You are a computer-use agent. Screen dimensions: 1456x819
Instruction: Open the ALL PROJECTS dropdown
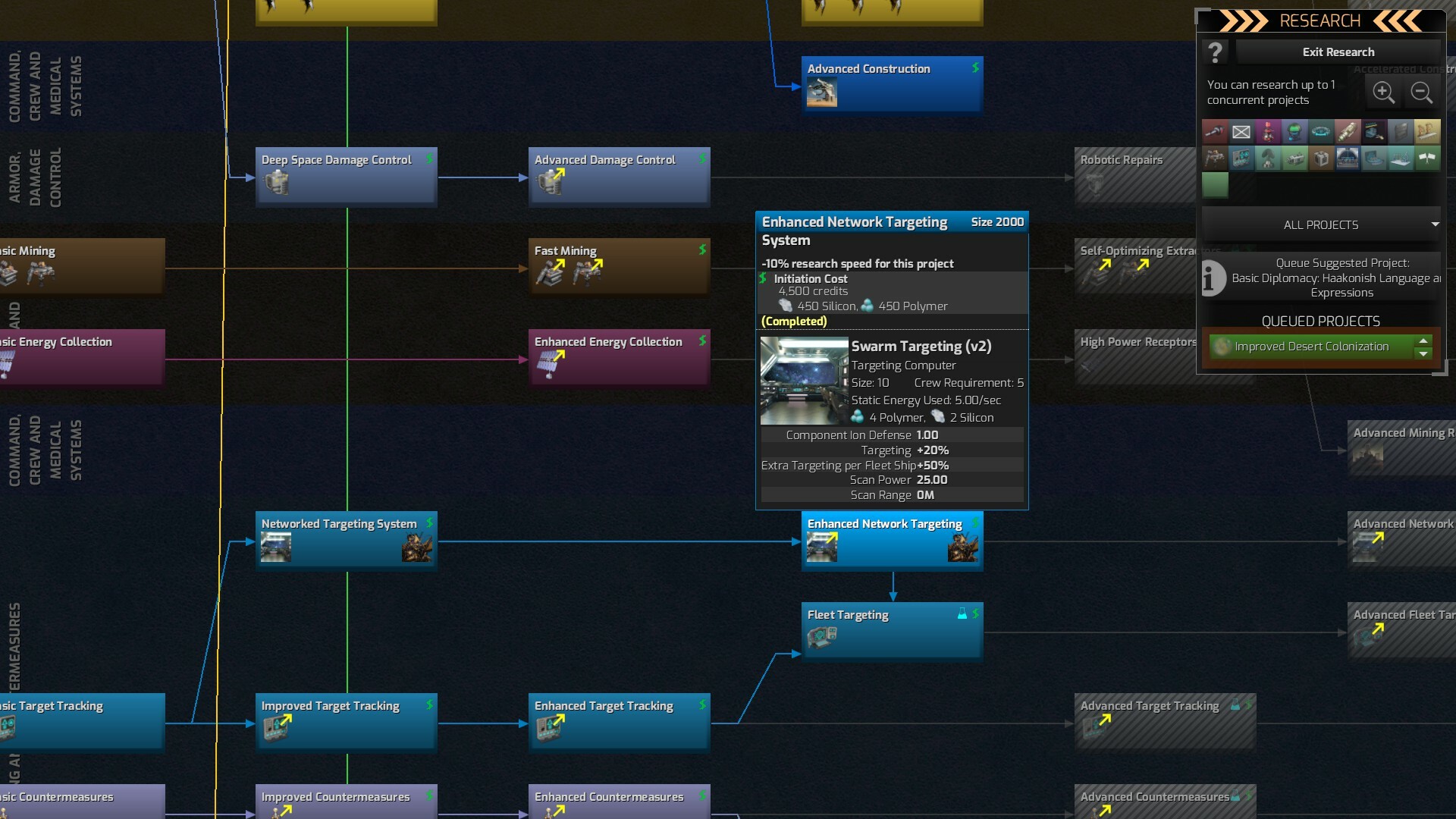tap(1319, 224)
